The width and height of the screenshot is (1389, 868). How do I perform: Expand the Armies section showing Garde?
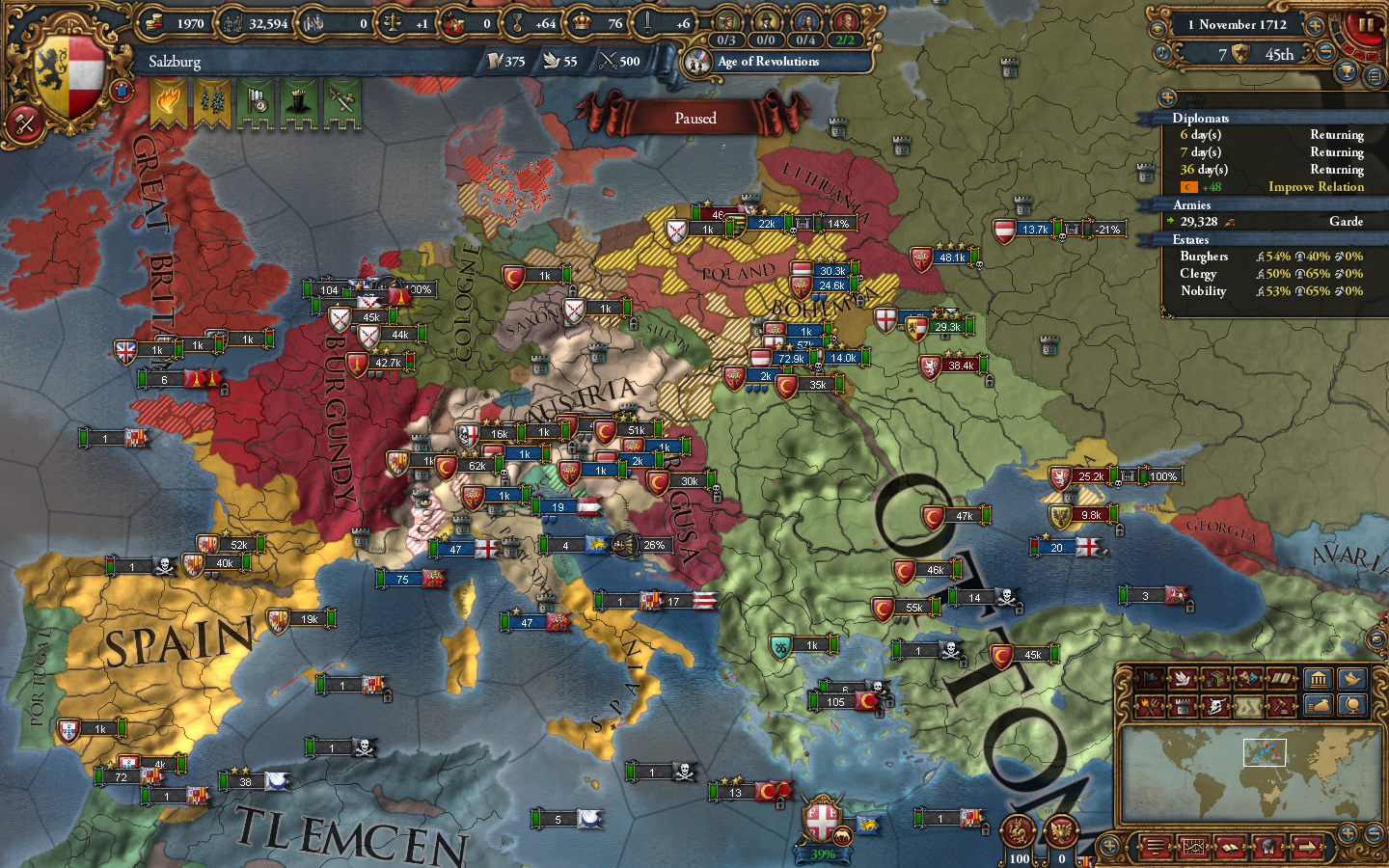tap(1196, 204)
